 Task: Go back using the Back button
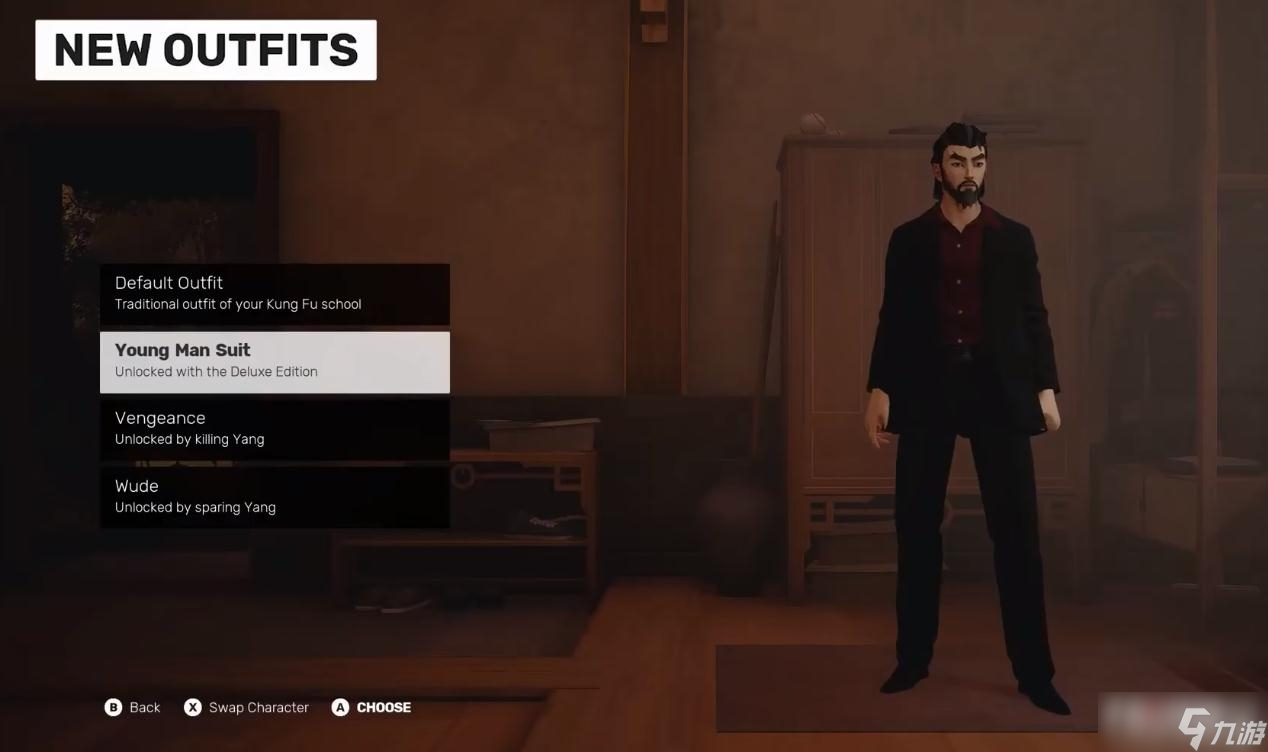132,707
